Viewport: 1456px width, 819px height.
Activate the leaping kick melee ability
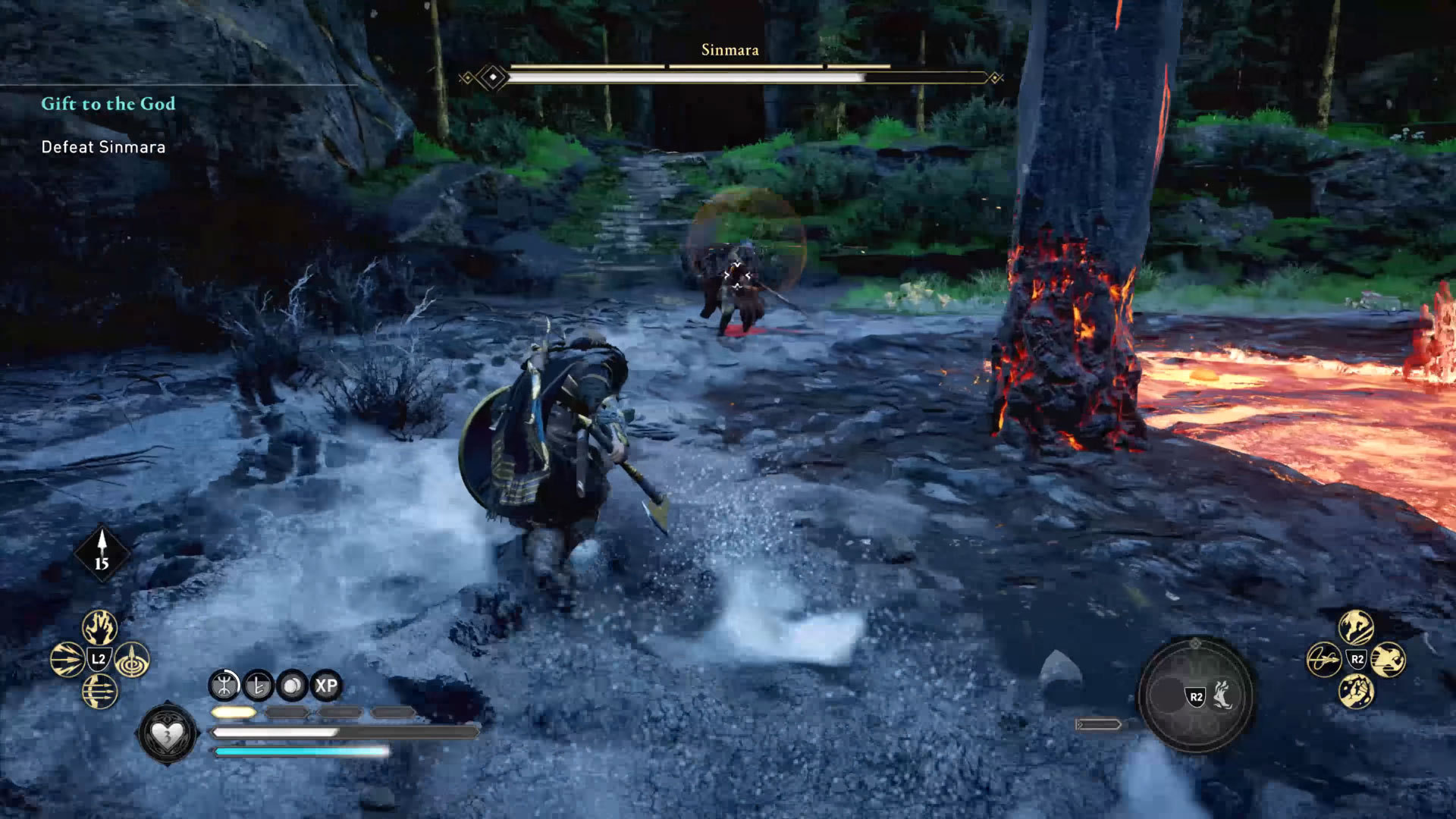point(1356,627)
